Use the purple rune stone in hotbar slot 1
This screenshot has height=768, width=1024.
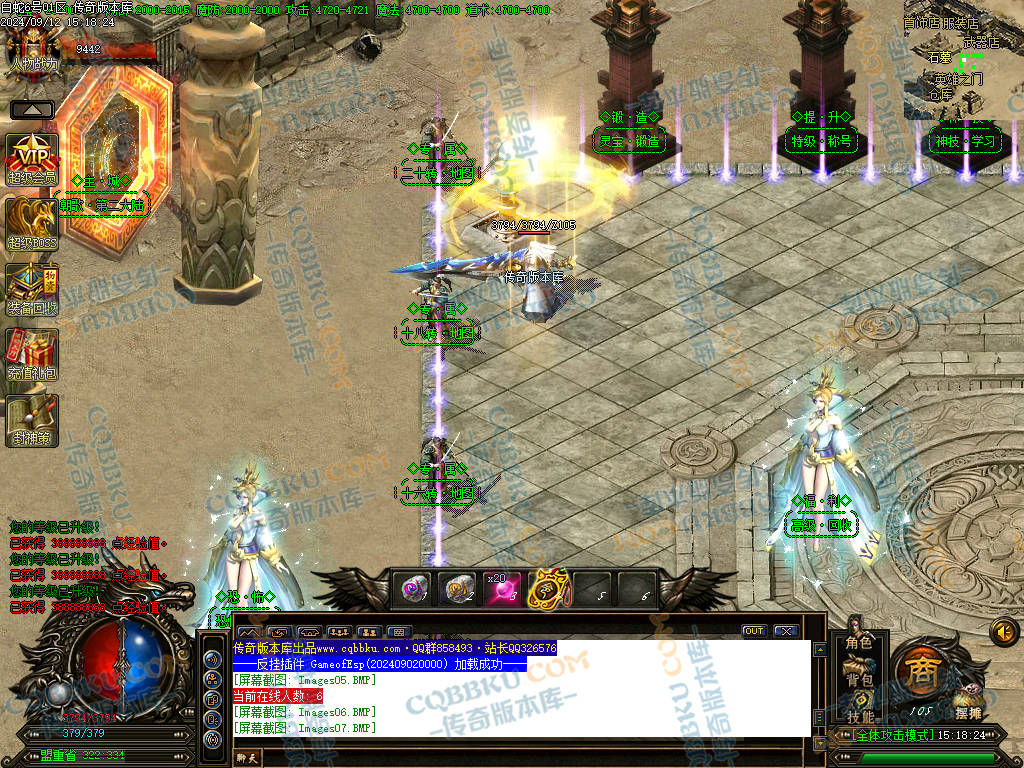click(x=415, y=590)
